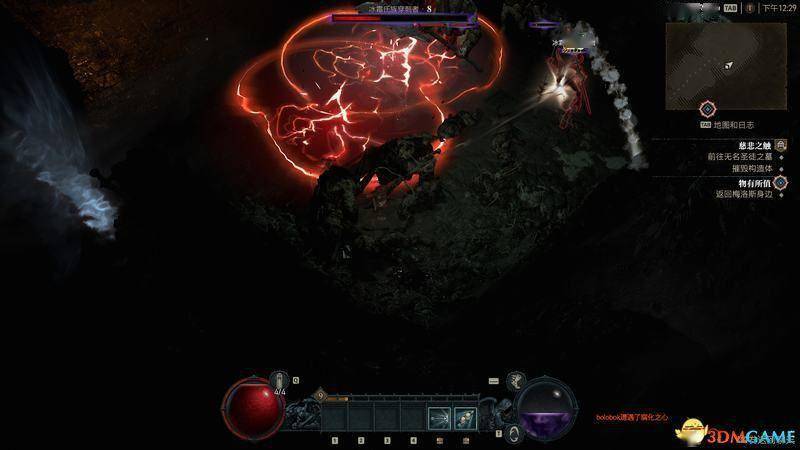This screenshot has width=800, height=450.
Task: Click the dodge icon above the purple orb
Action: click(517, 381)
